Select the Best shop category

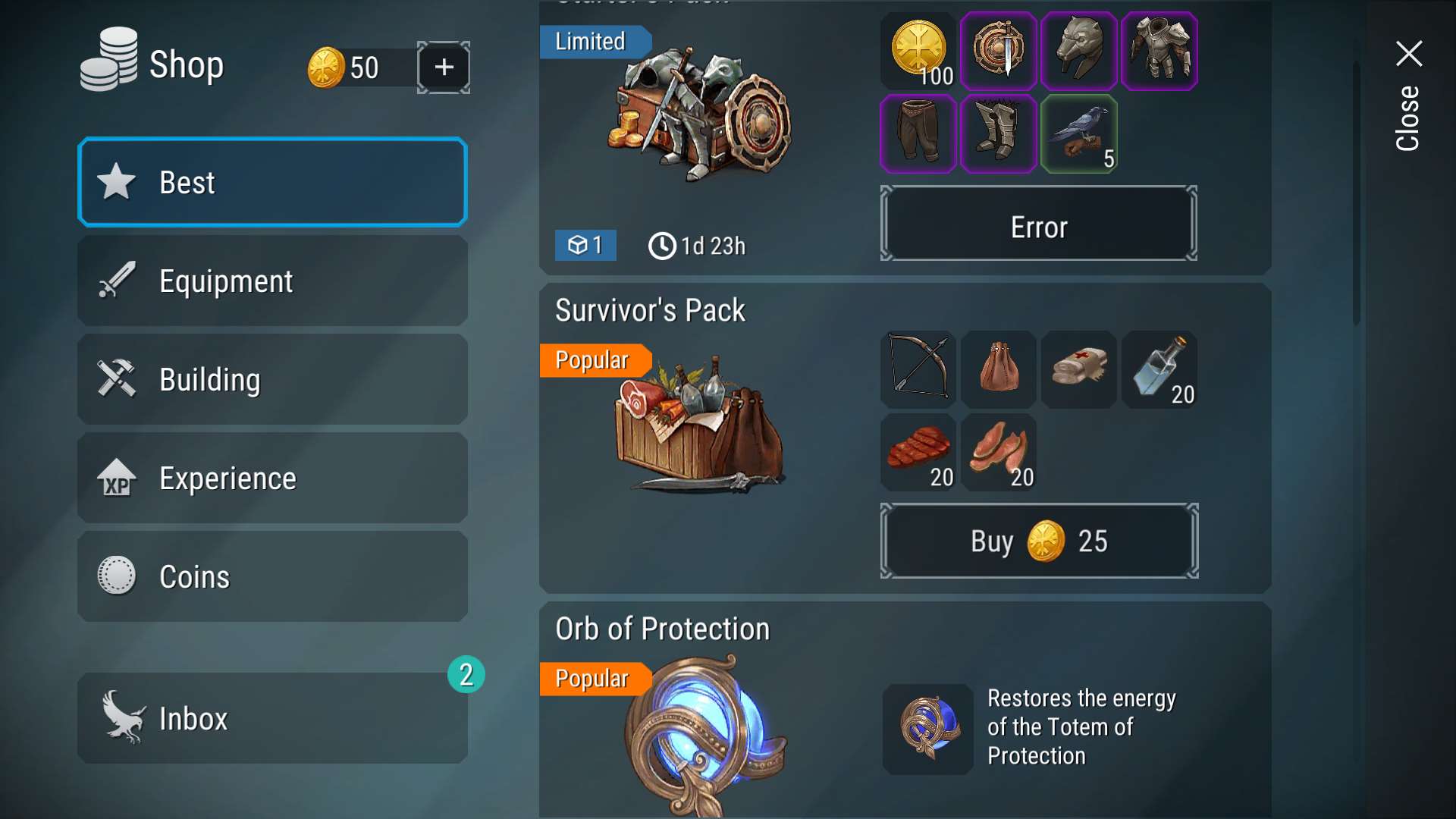tap(272, 182)
